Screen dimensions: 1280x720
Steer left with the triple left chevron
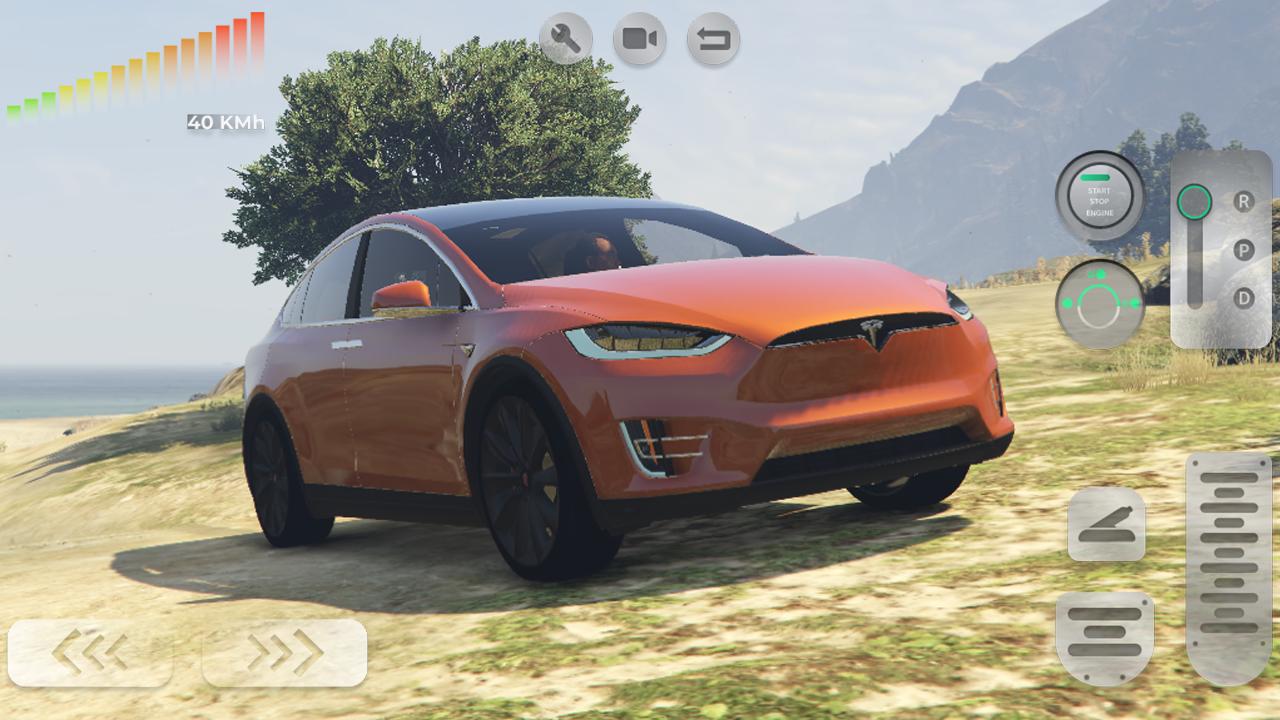tap(88, 655)
